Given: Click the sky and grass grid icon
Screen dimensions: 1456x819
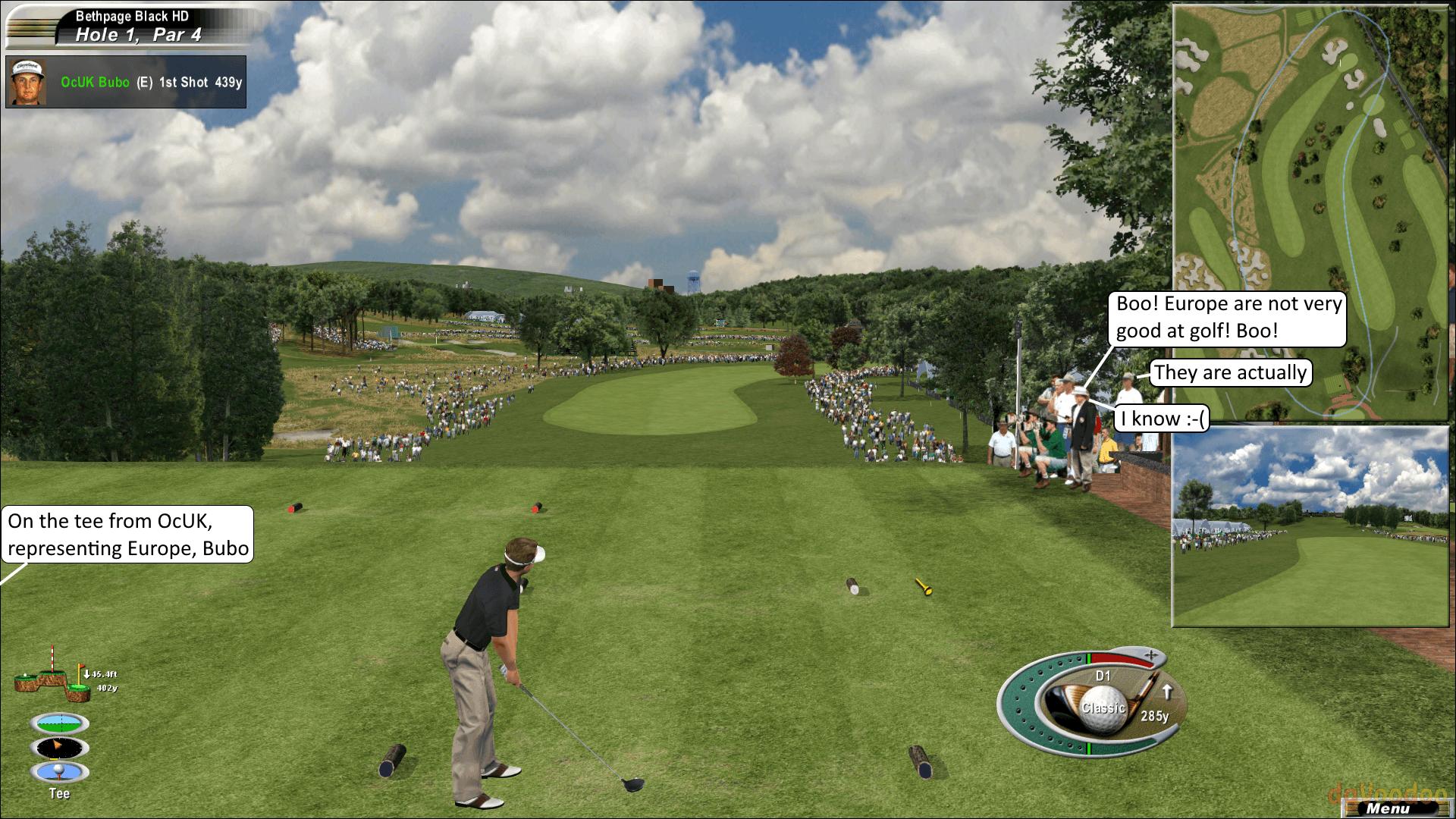Looking at the screenshot, I should (x=60, y=723).
